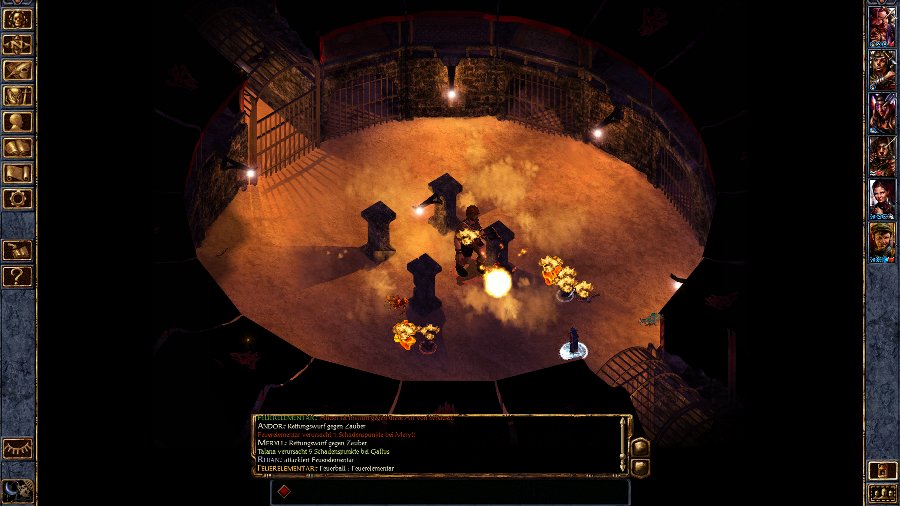Click the upper gold button beside message log
Image resolution: width=900 pixels, height=506 pixels.
point(641,446)
